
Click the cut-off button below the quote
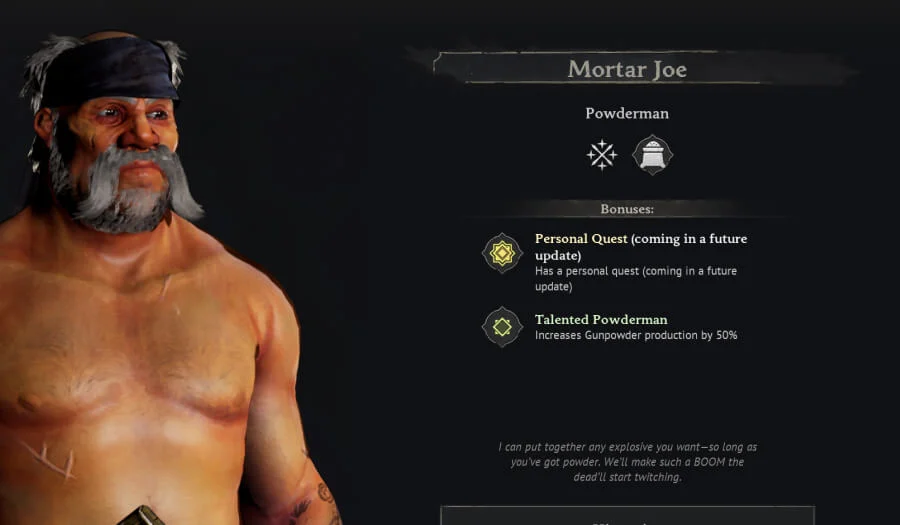[627, 516]
